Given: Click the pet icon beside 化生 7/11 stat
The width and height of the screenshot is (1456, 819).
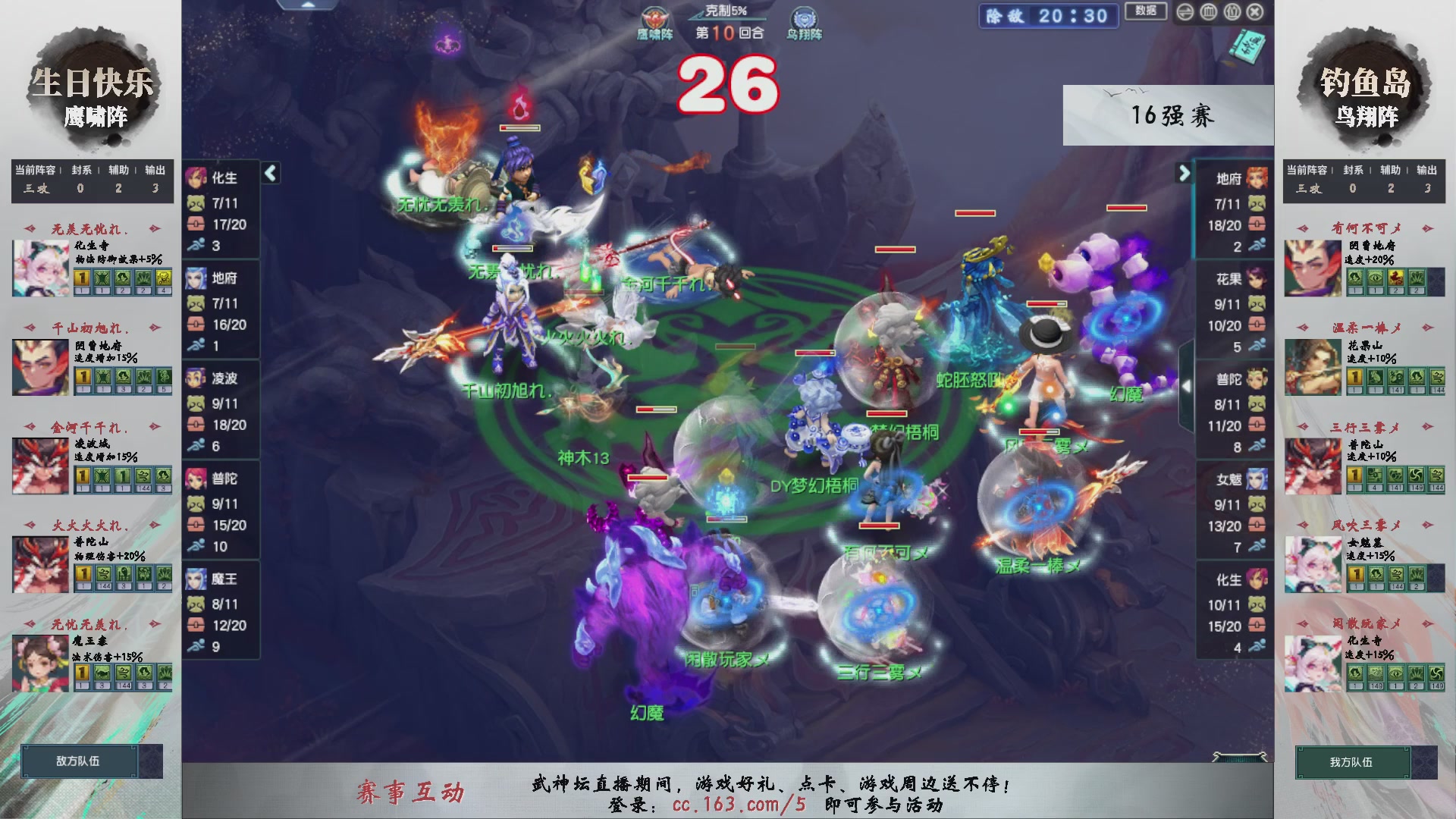Looking at the screenshot, I should pos(196,203).
